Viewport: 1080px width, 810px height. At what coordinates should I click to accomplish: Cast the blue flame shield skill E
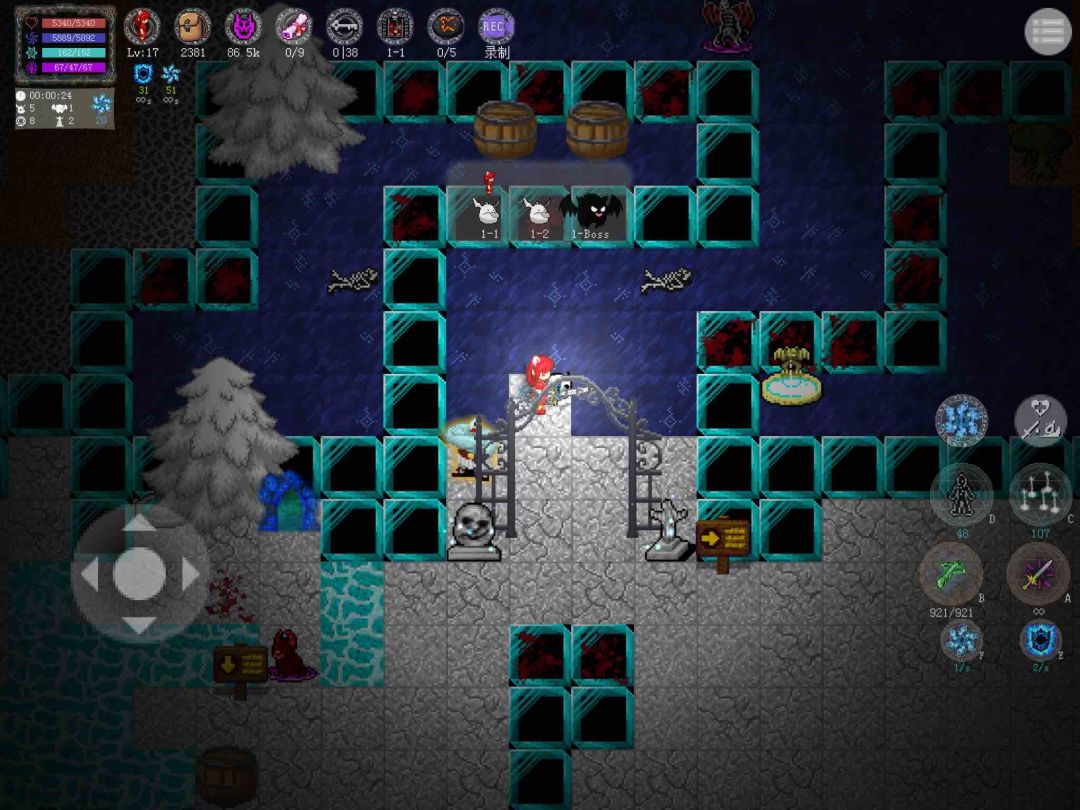coord(1040,640)
